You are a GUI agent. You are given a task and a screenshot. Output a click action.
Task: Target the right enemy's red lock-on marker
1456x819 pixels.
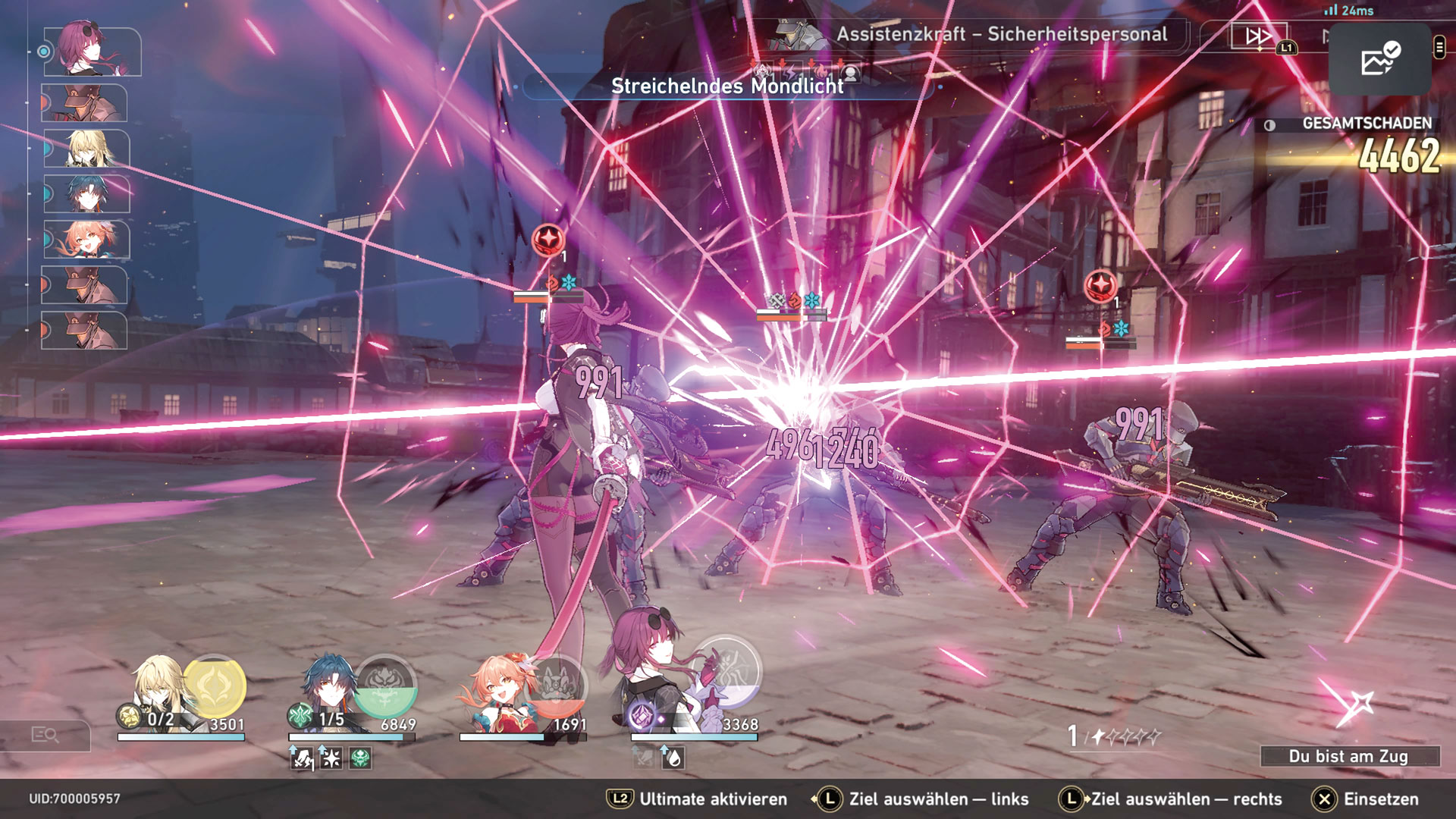(1100, 286)
